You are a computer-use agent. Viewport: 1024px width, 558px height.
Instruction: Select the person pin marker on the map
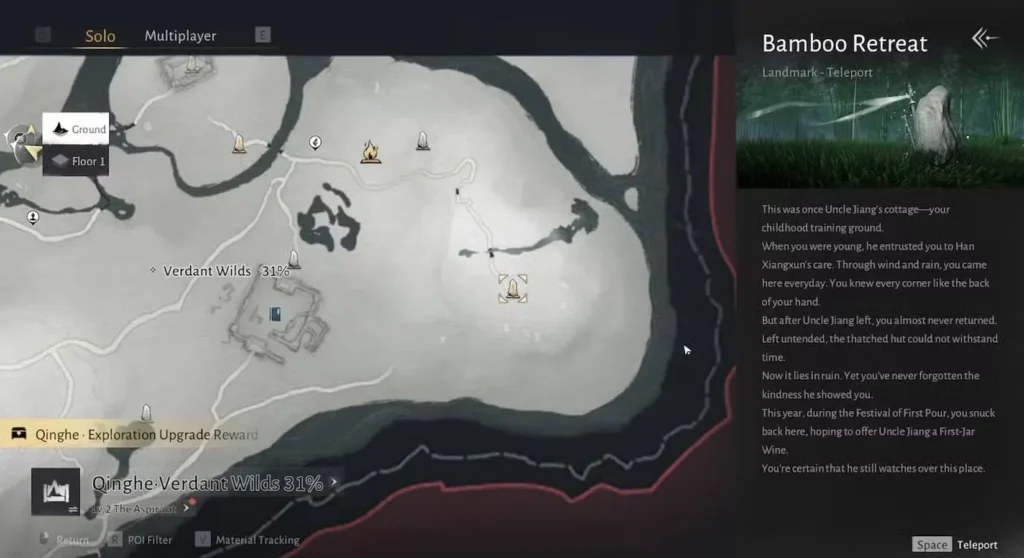[33, 215]
